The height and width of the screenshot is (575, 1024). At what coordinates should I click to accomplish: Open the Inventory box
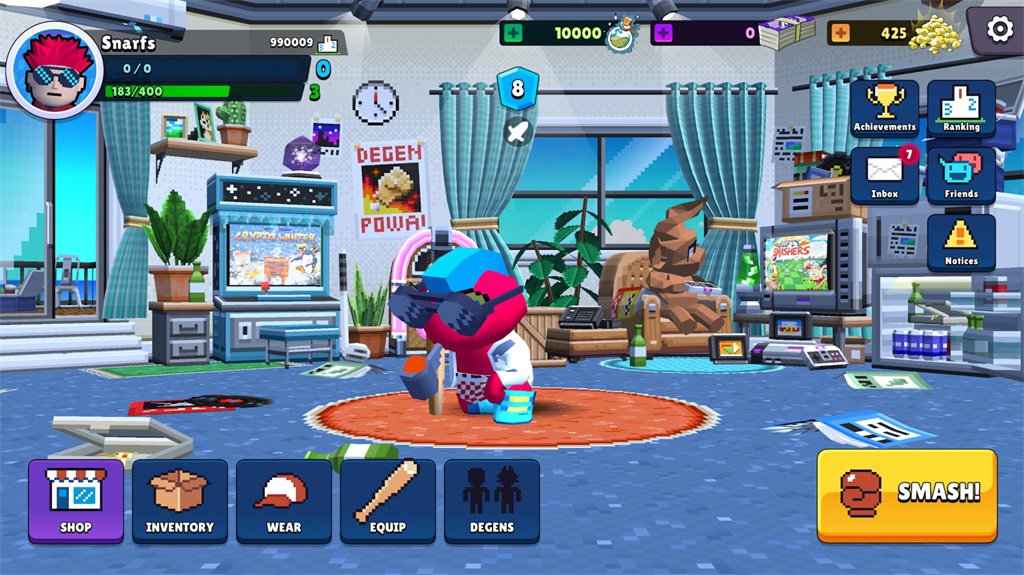[x=180, y=500]
